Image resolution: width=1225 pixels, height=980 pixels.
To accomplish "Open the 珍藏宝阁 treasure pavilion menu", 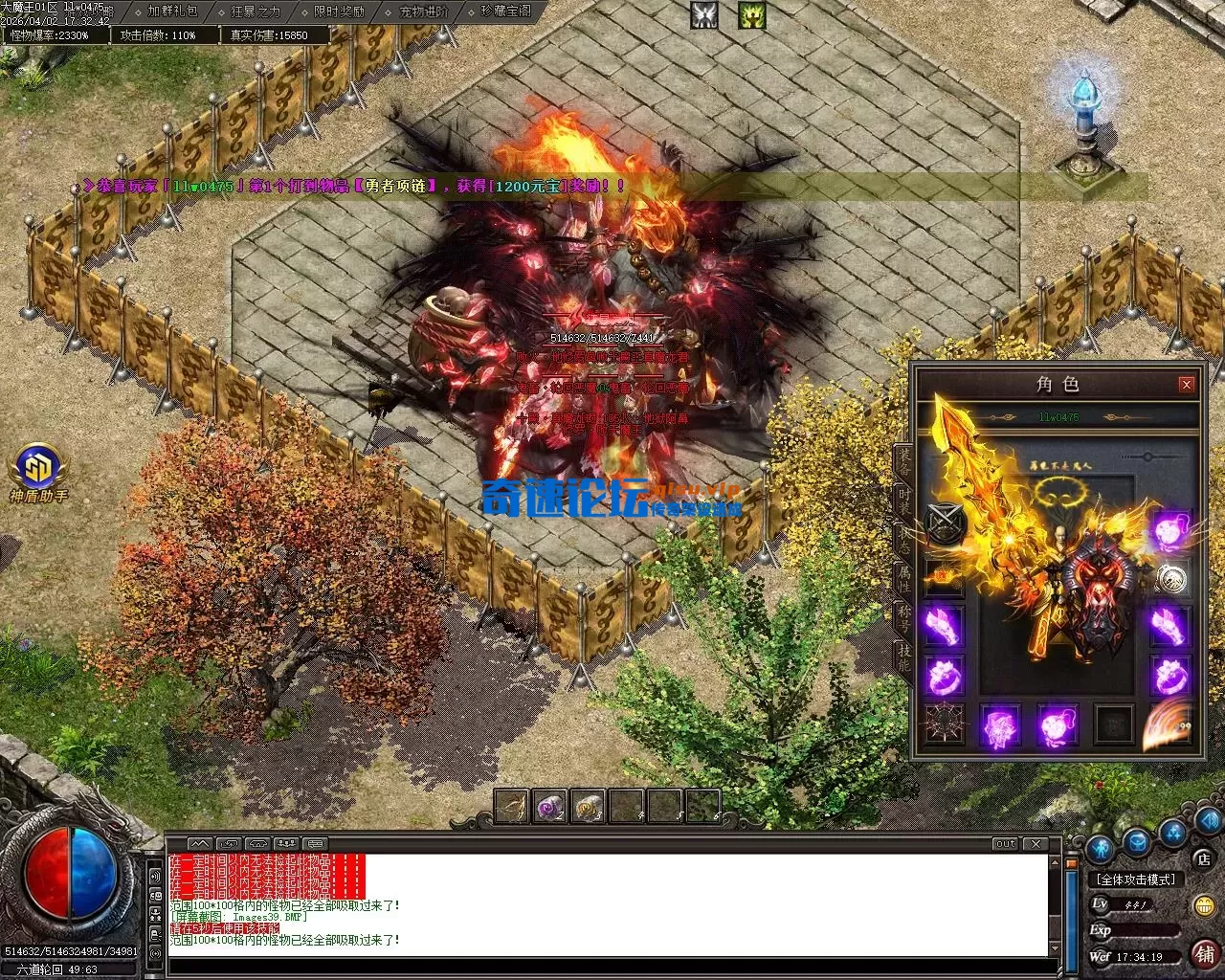I will [x=506, y=11].
